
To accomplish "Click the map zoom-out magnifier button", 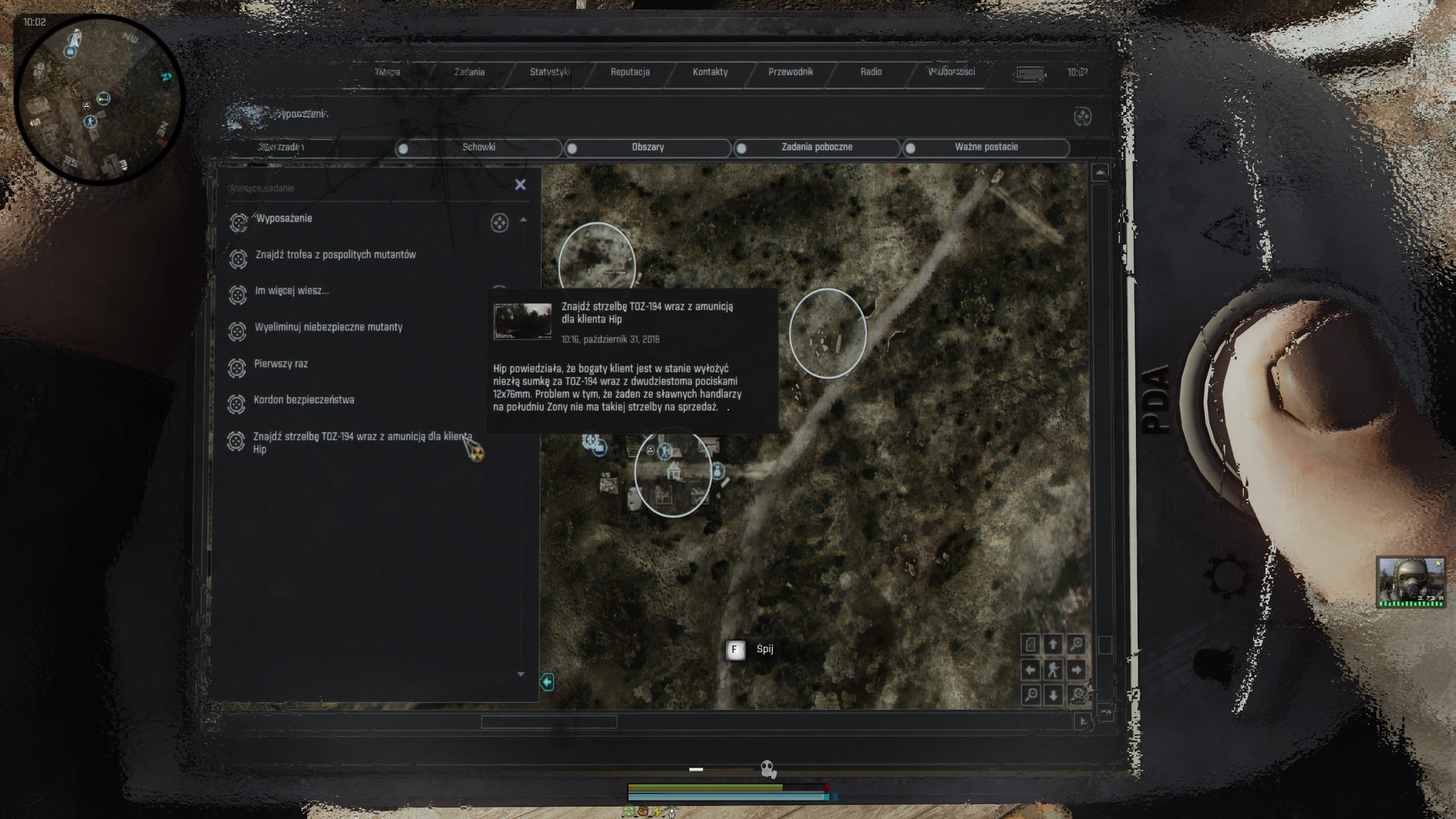I will tap(1031, 695).
